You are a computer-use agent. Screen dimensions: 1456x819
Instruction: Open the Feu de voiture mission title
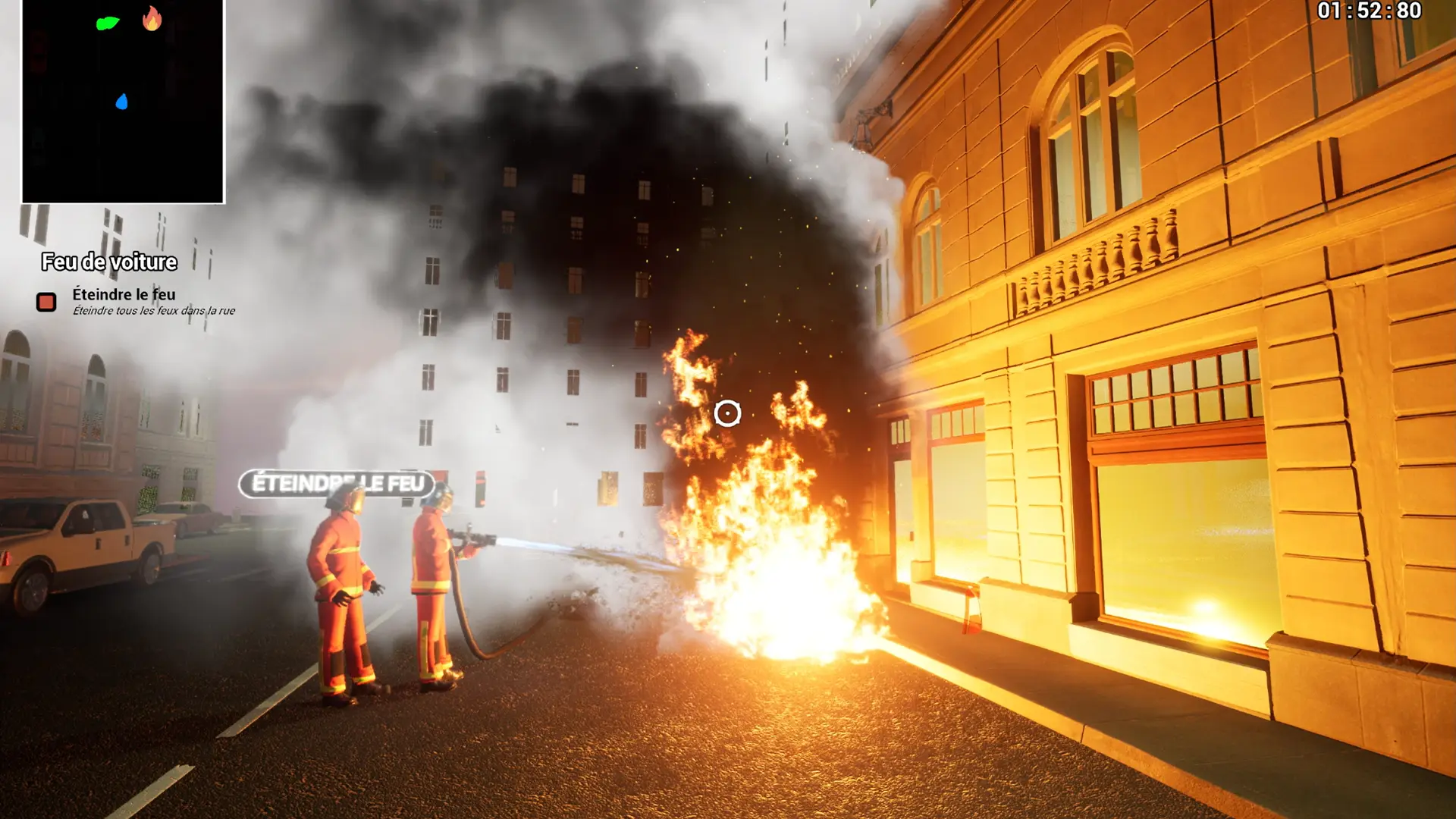[x=109, y=262]
